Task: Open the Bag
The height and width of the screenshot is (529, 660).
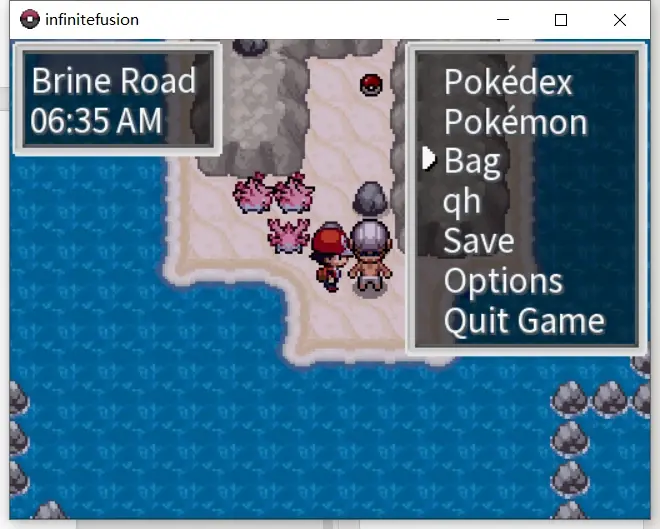Action: tap(472, 161)
